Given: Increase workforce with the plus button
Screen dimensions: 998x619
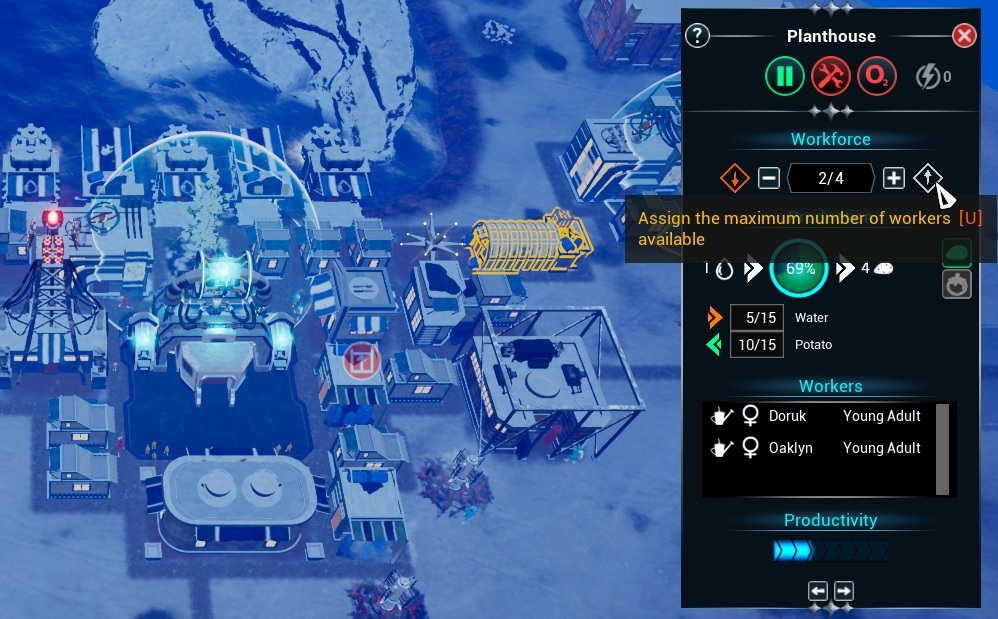Looking at the screenshot, I should (x=894, y=179).
